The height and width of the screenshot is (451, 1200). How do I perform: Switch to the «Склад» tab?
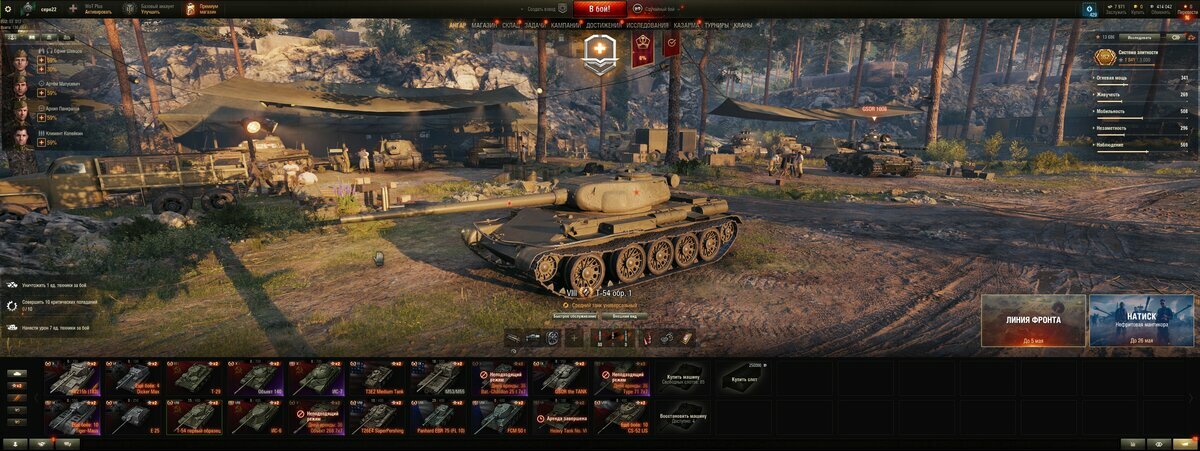tap(509, 24)
